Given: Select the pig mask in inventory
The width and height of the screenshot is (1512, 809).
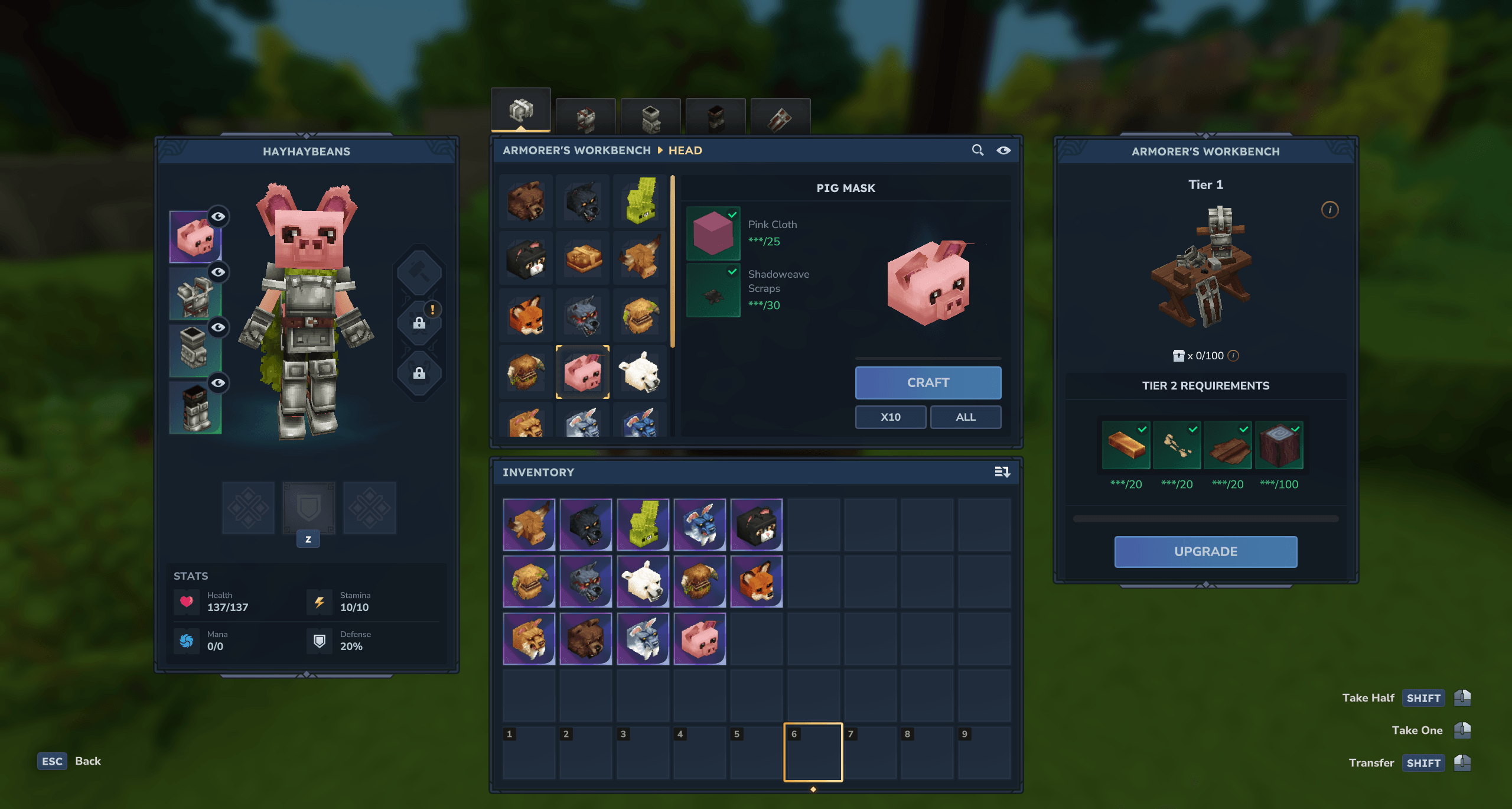Looking at the screenshot, I should coord(699,639).
